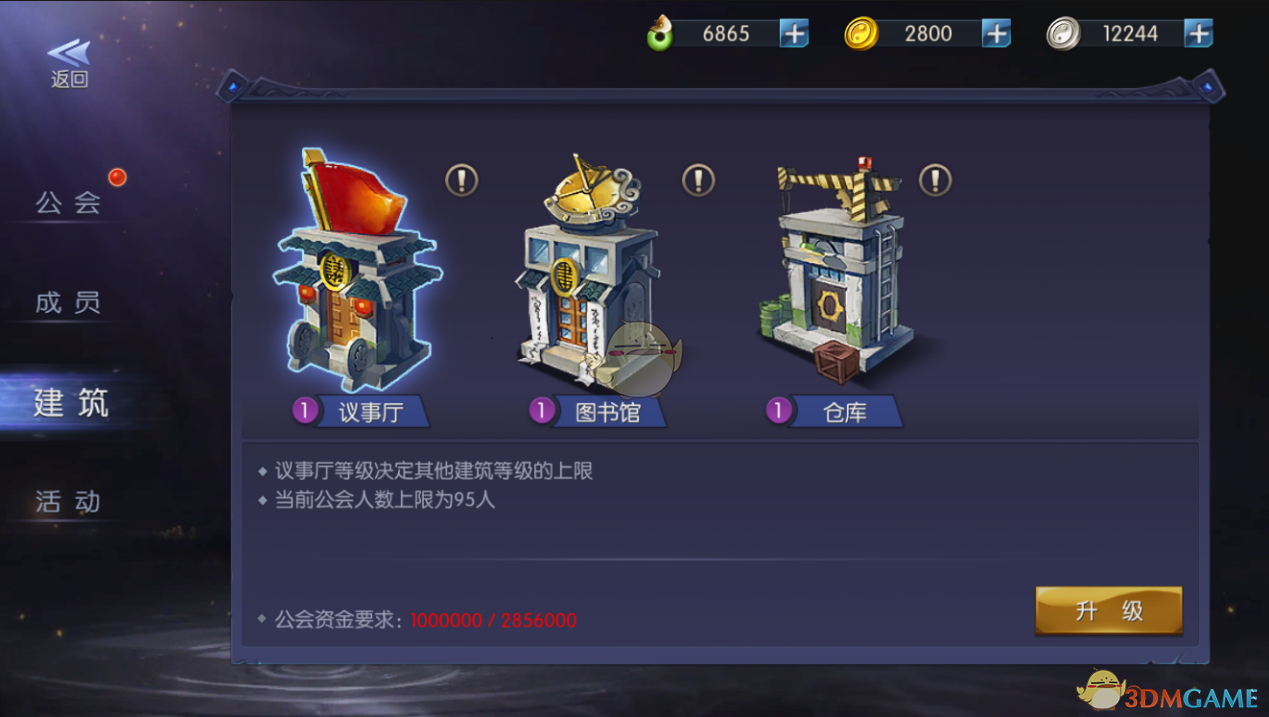Select the 建筑 buildings tab
1269x717 pixels.
tap(70, 403)
